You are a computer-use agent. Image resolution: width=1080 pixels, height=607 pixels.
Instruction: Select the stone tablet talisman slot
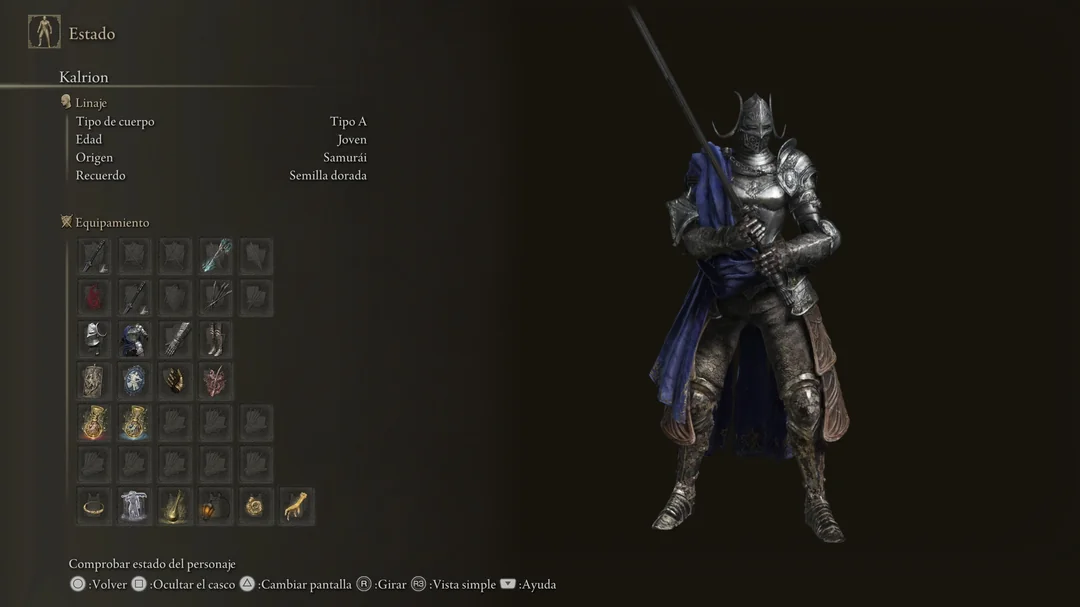(95, 381)
